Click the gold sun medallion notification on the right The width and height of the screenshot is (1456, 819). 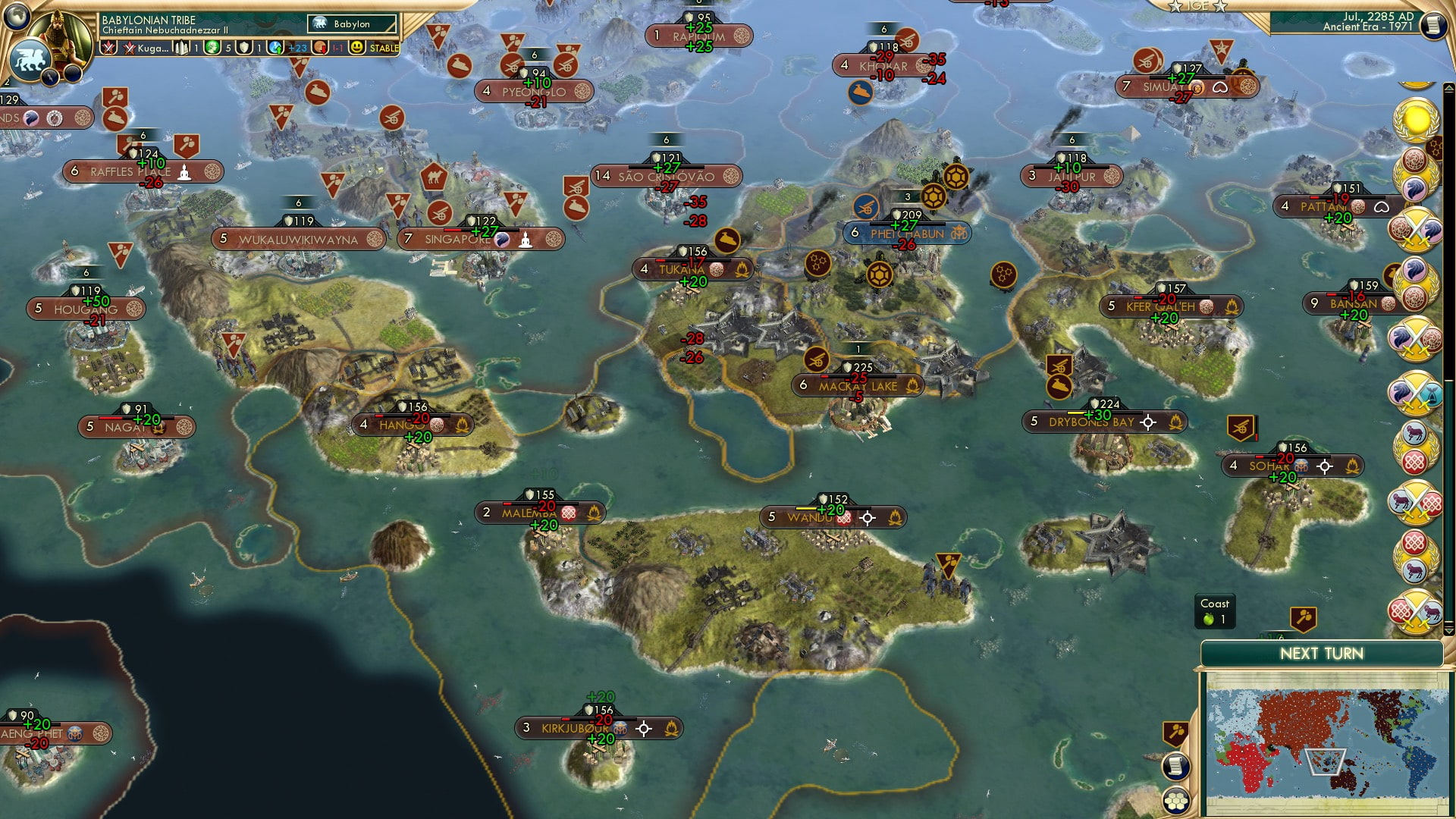pos(1417,119)
